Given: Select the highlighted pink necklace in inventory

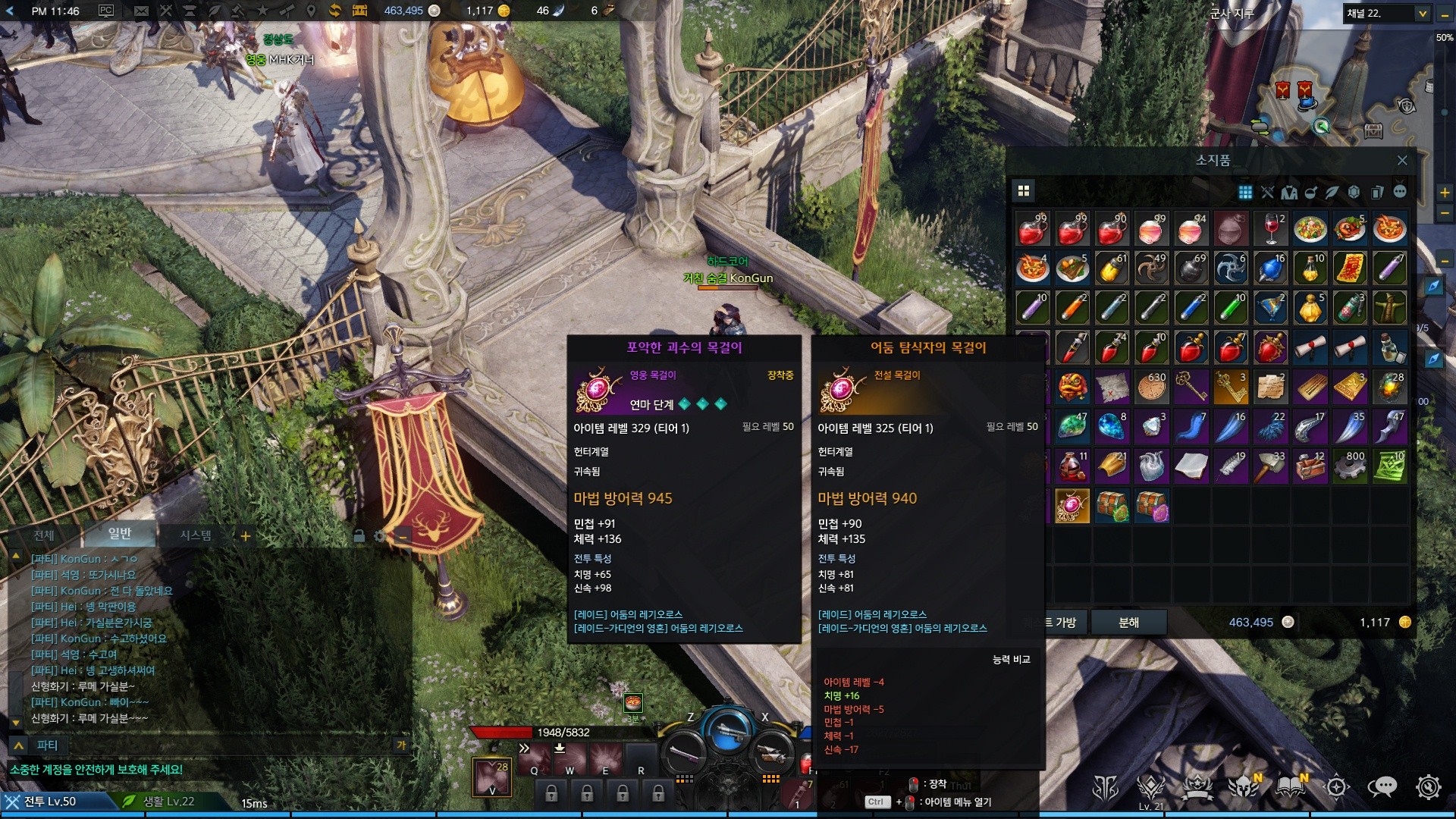Looking at the screenshot, I should coord(1072,506).
